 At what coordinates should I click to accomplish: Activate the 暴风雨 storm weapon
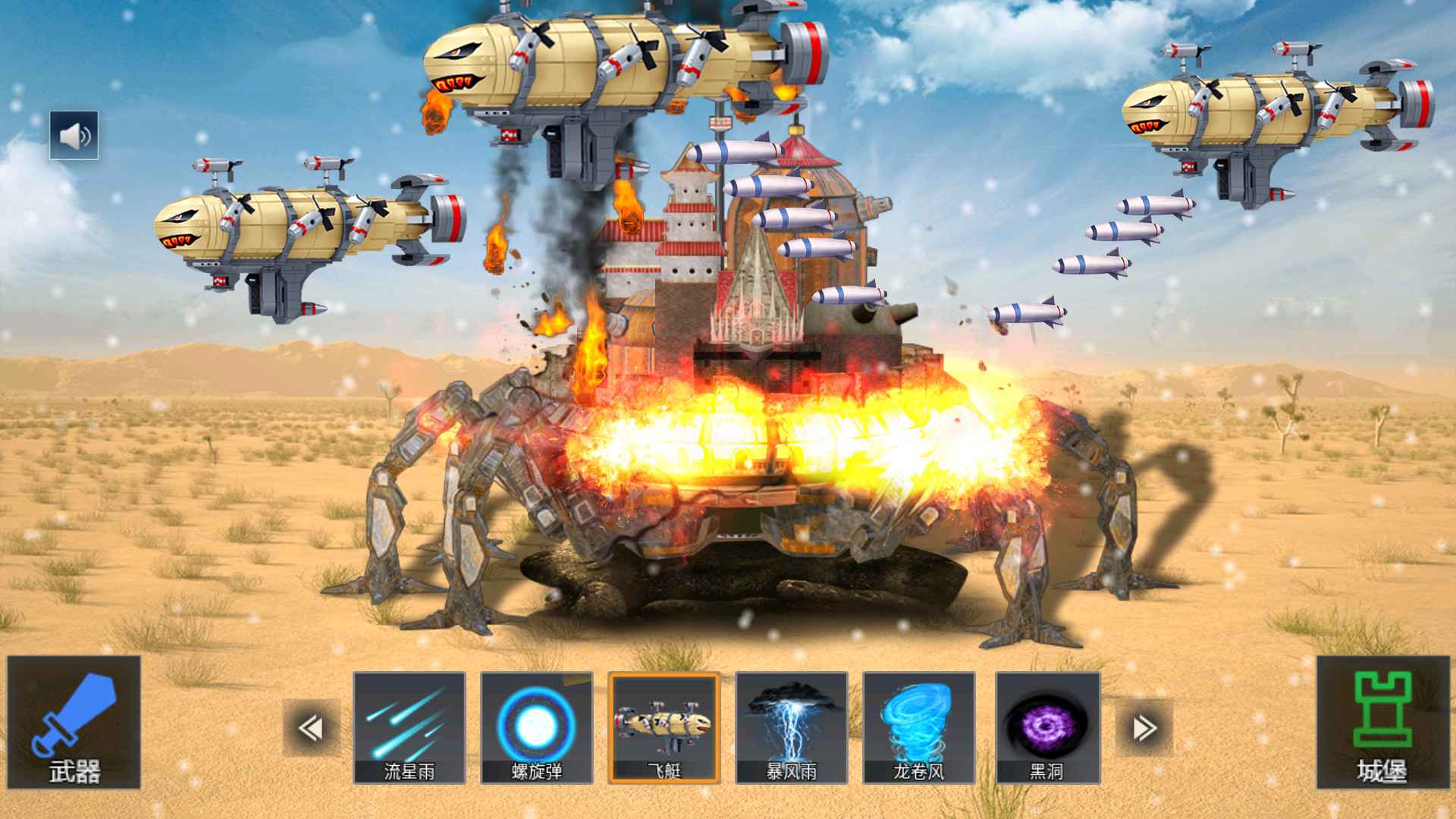792,728
